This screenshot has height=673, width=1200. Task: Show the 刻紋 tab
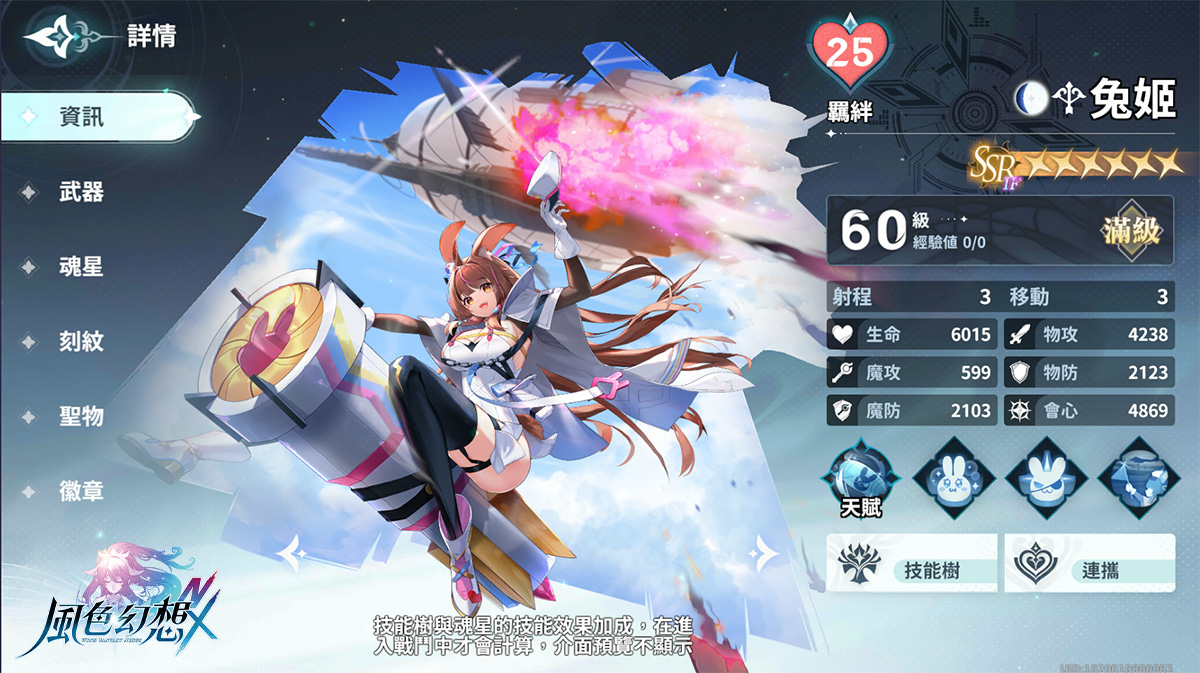[80, 342]
